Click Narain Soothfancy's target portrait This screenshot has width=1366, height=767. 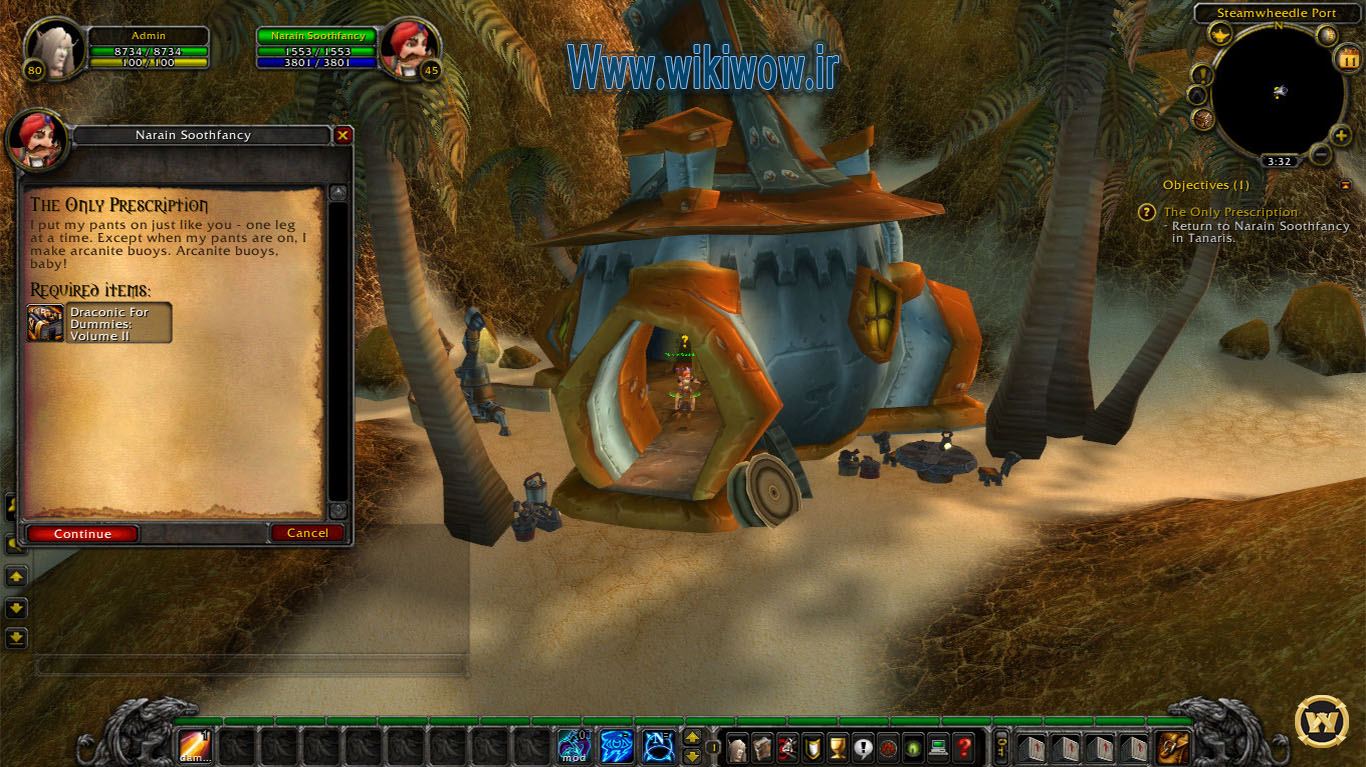pos(408,48)
